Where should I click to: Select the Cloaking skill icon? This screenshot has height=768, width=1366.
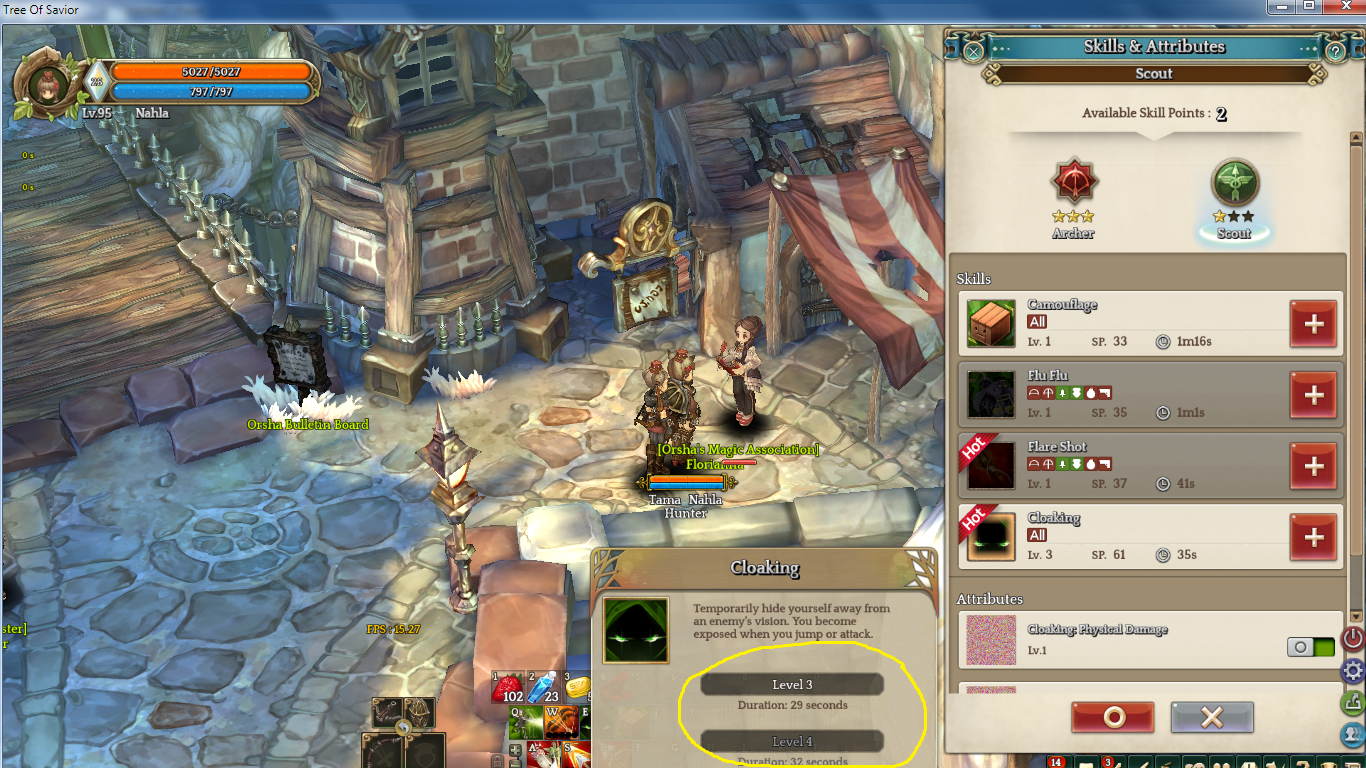(x=991, y=537)
